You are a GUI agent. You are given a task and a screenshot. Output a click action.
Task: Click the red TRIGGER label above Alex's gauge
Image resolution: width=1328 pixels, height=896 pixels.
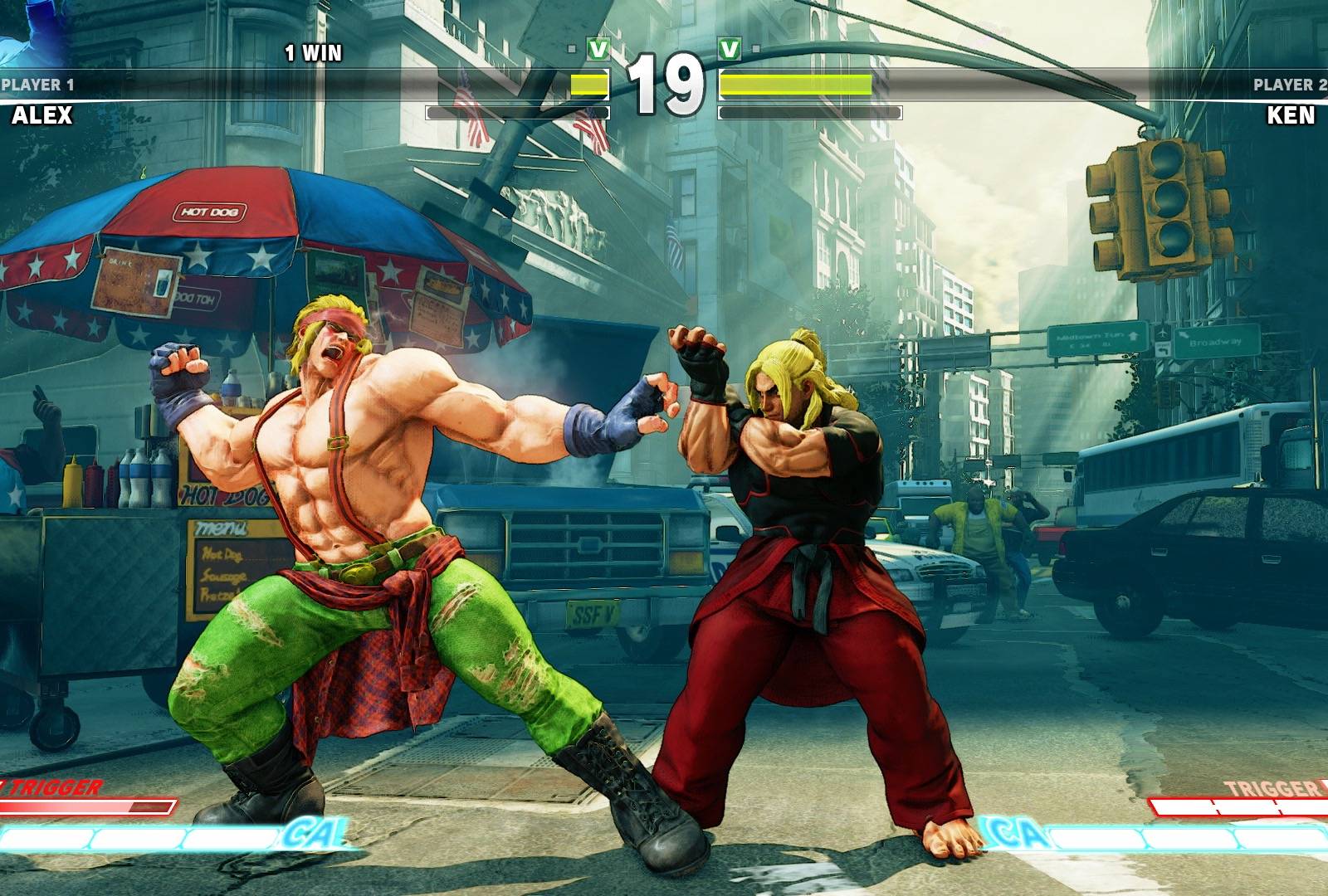coord(51,786)
